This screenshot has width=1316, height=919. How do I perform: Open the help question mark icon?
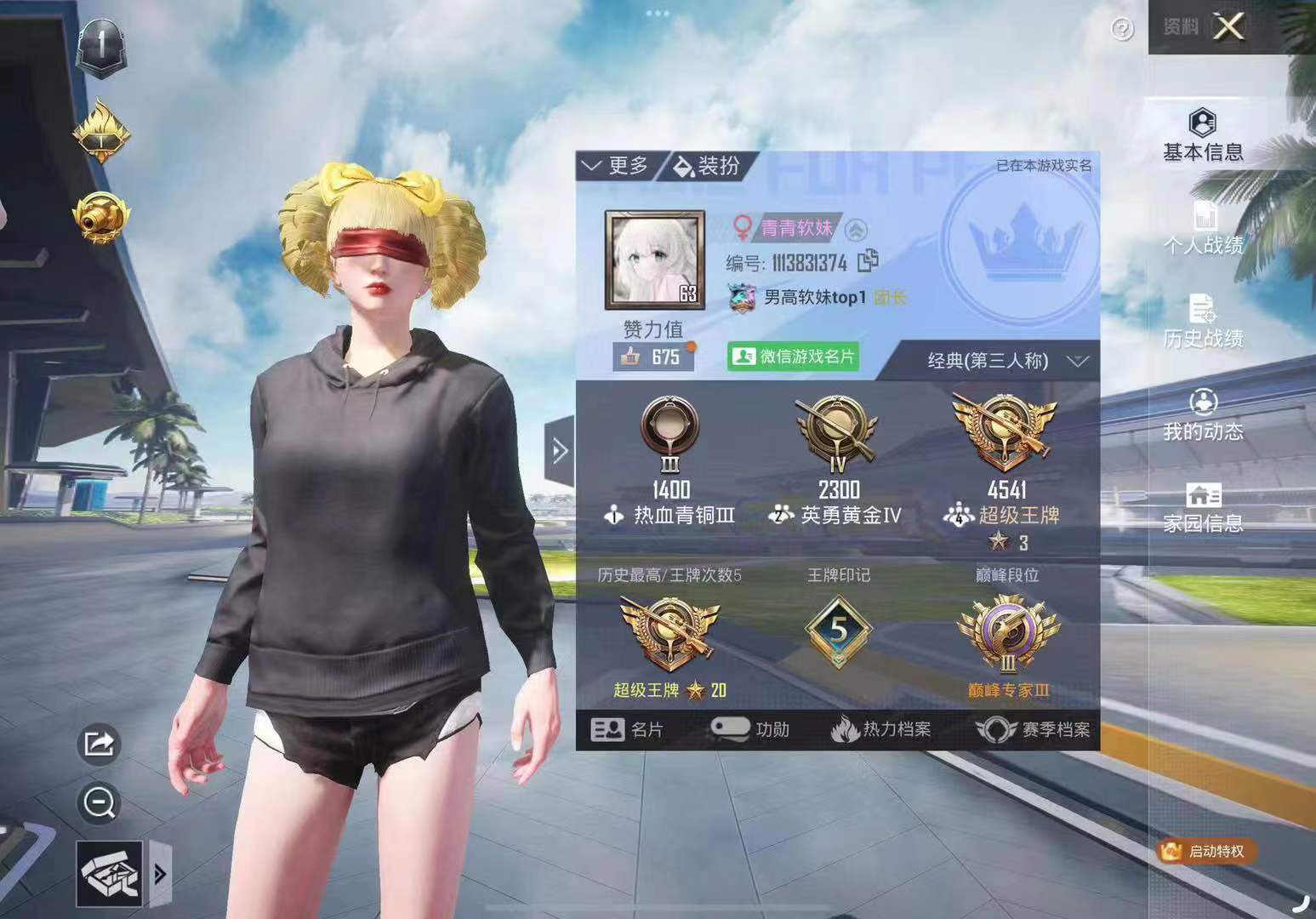coord(1122,30)
